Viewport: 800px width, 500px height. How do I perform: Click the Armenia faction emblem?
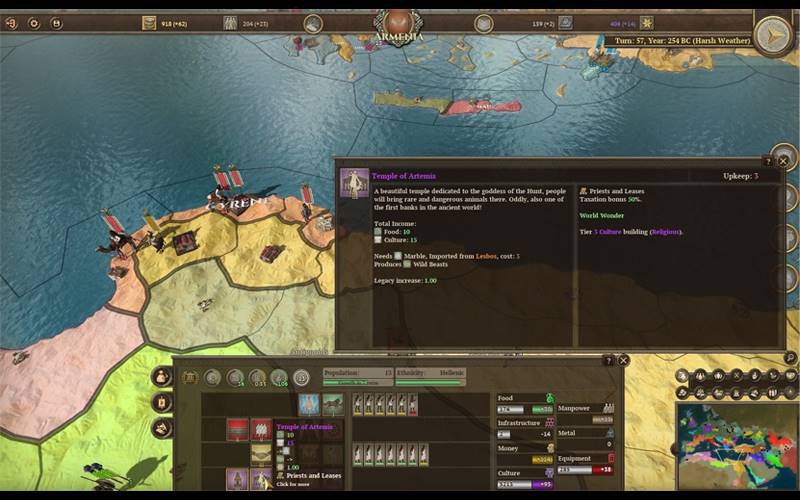tap(399, 19)
